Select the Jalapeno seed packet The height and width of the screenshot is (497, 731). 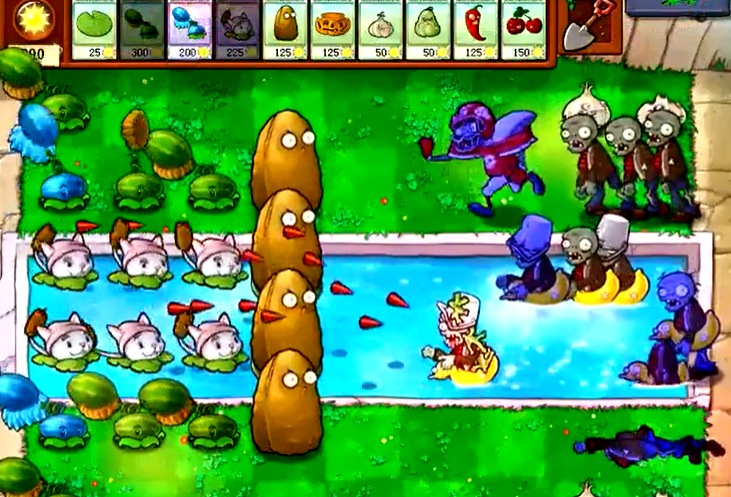476,30
